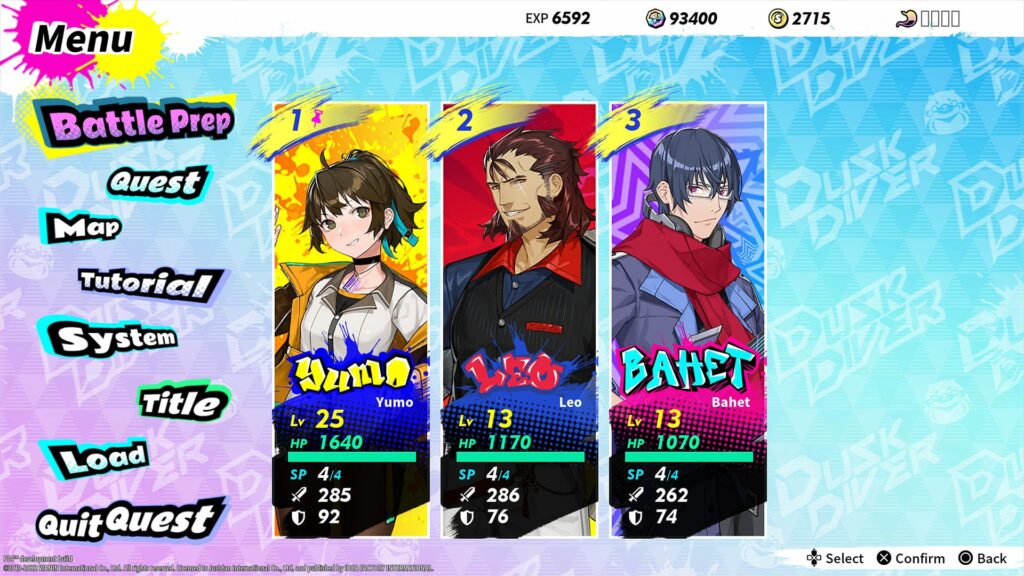
Task: Return to Title via the menu
Action: click(x=181, y=403)
